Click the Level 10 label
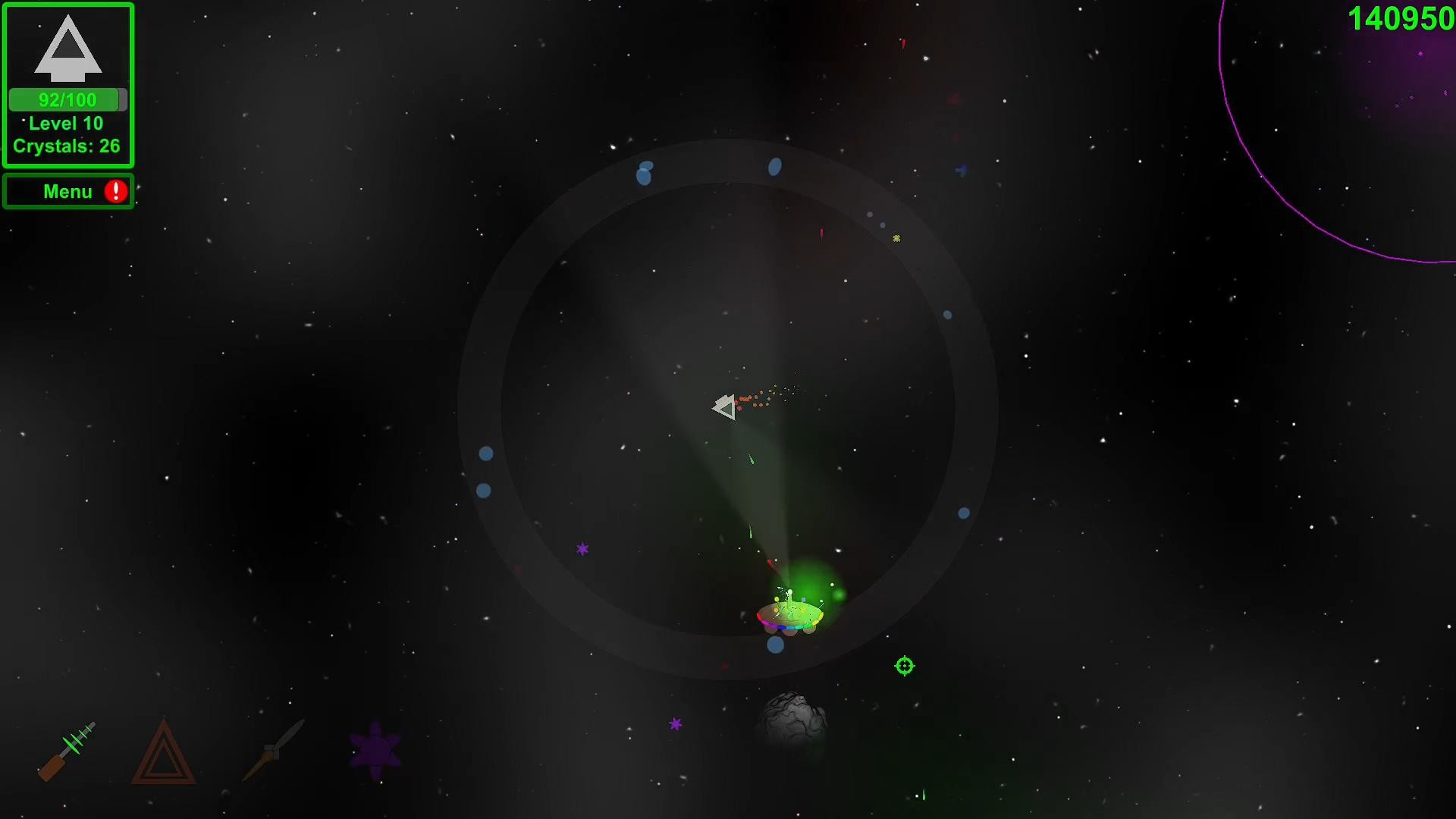This screenshot has width=1456, height=819. click(x=65, y=124)
